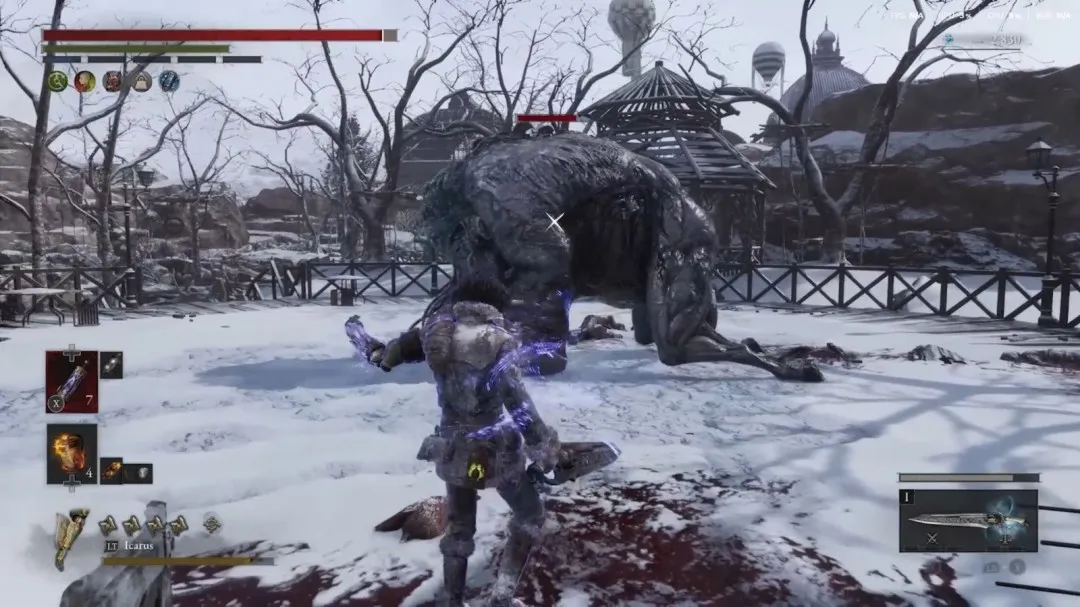The height and width of the screenshot is (607, 1080).
Task: Inspect the yellow-ringed head status icon
Action: (x=85, y=82)
